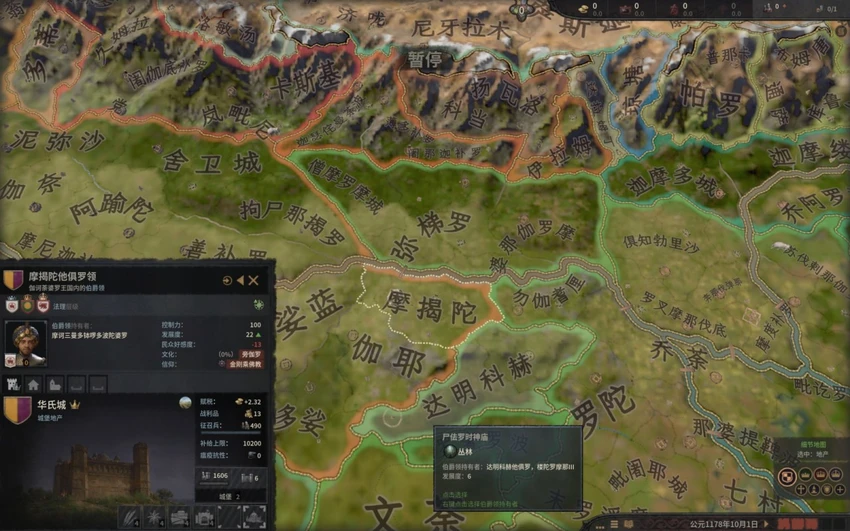The height and width of the screenshot is (531, 850).
Task: Click the green realm icon on 法理 row
Action: click(x=259, y=304)
